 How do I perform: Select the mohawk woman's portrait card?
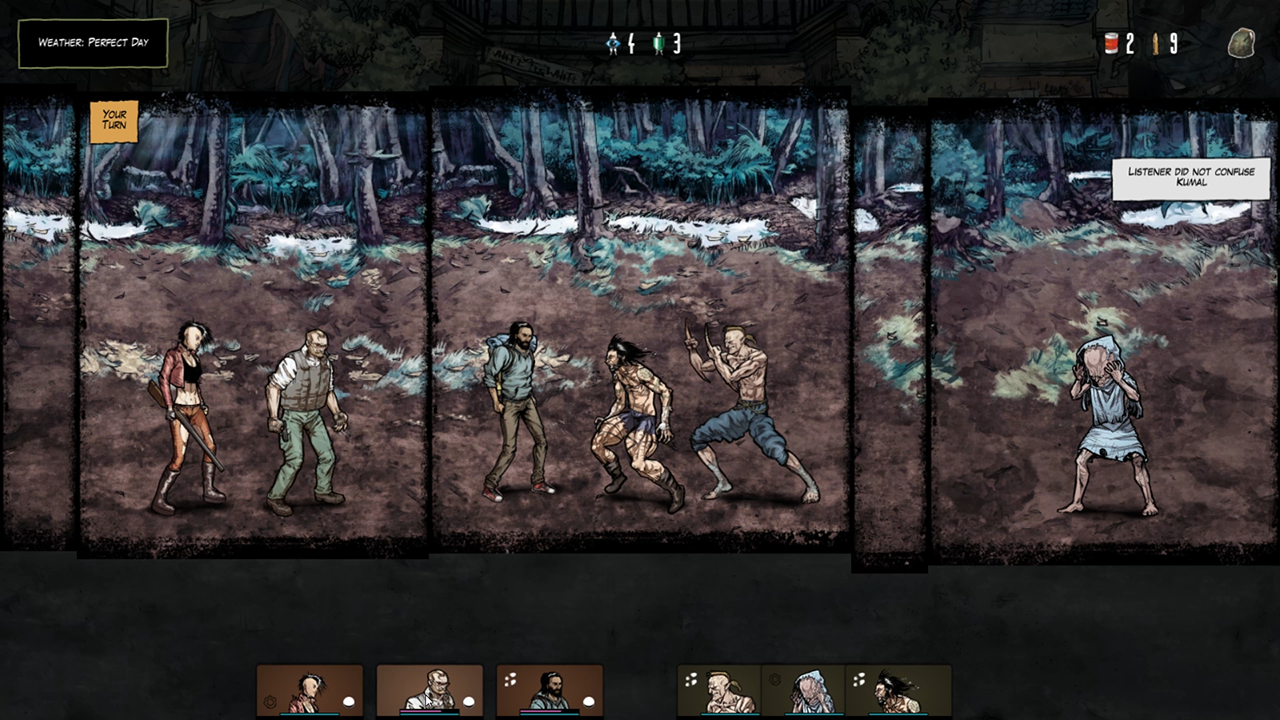(310, 691)
